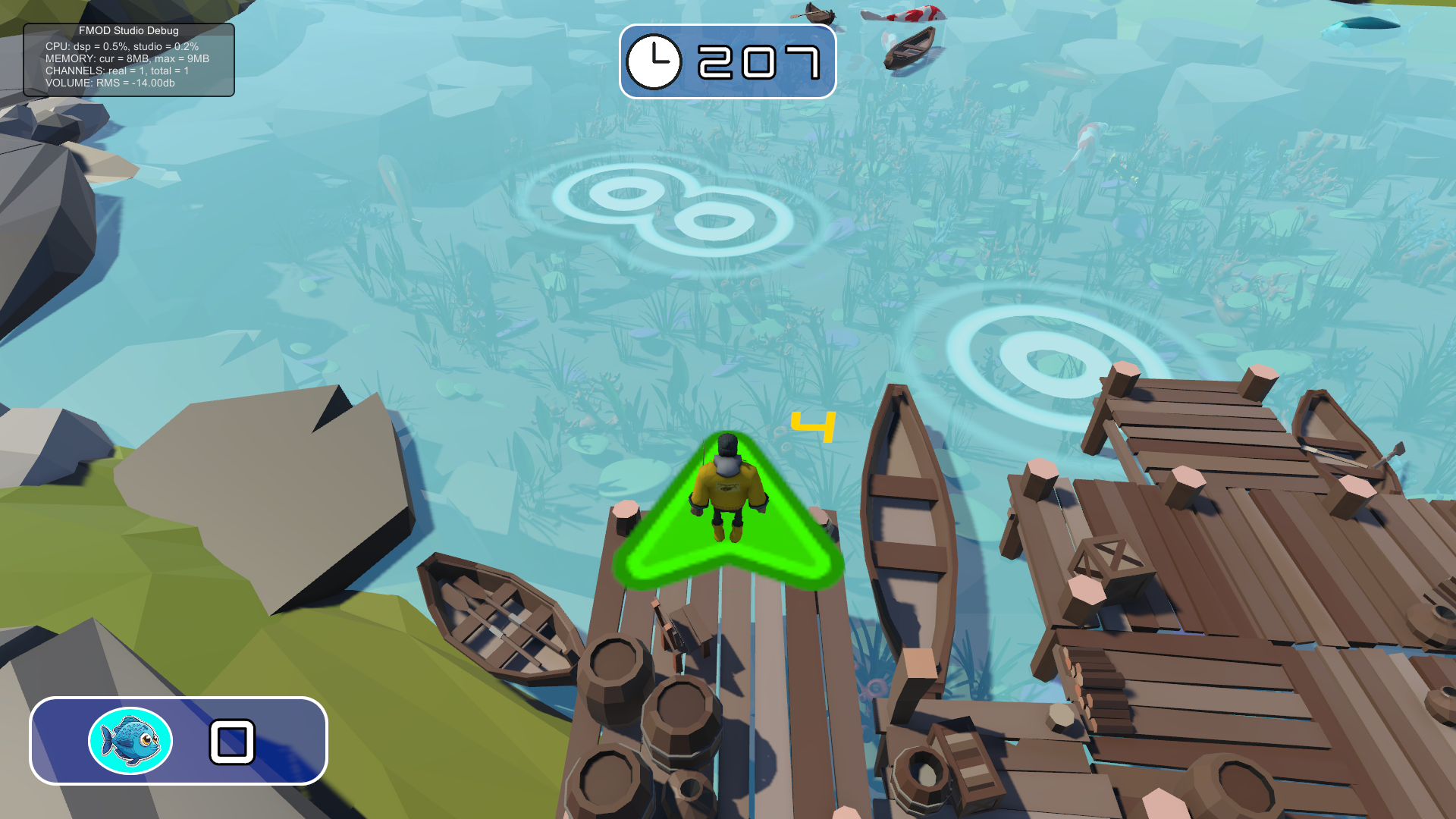Viewport: 1456px width, 819px height.
Task: Select the FMOD Studio Debug overlay panel
Action: tap(129, 60)
